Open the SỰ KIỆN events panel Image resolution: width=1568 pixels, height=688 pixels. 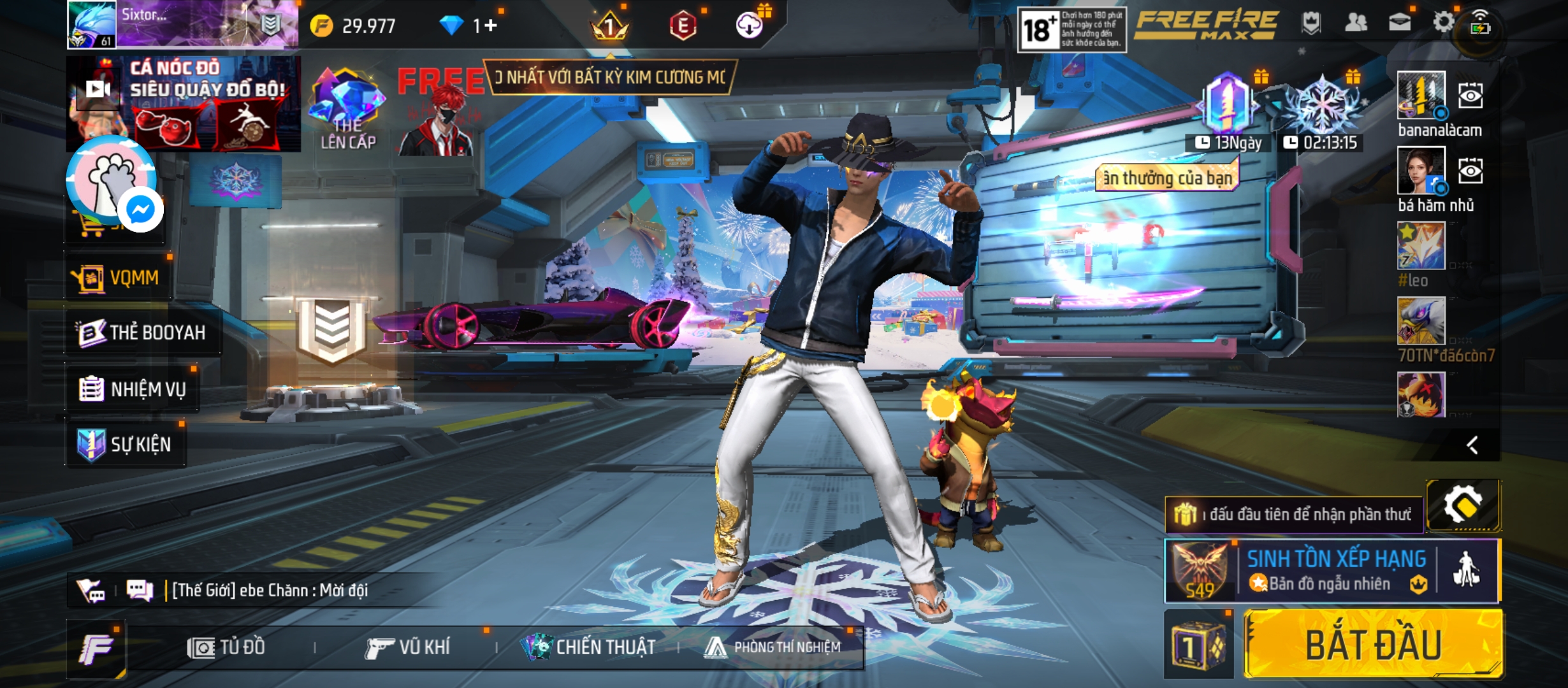click(x=126, y=444)
